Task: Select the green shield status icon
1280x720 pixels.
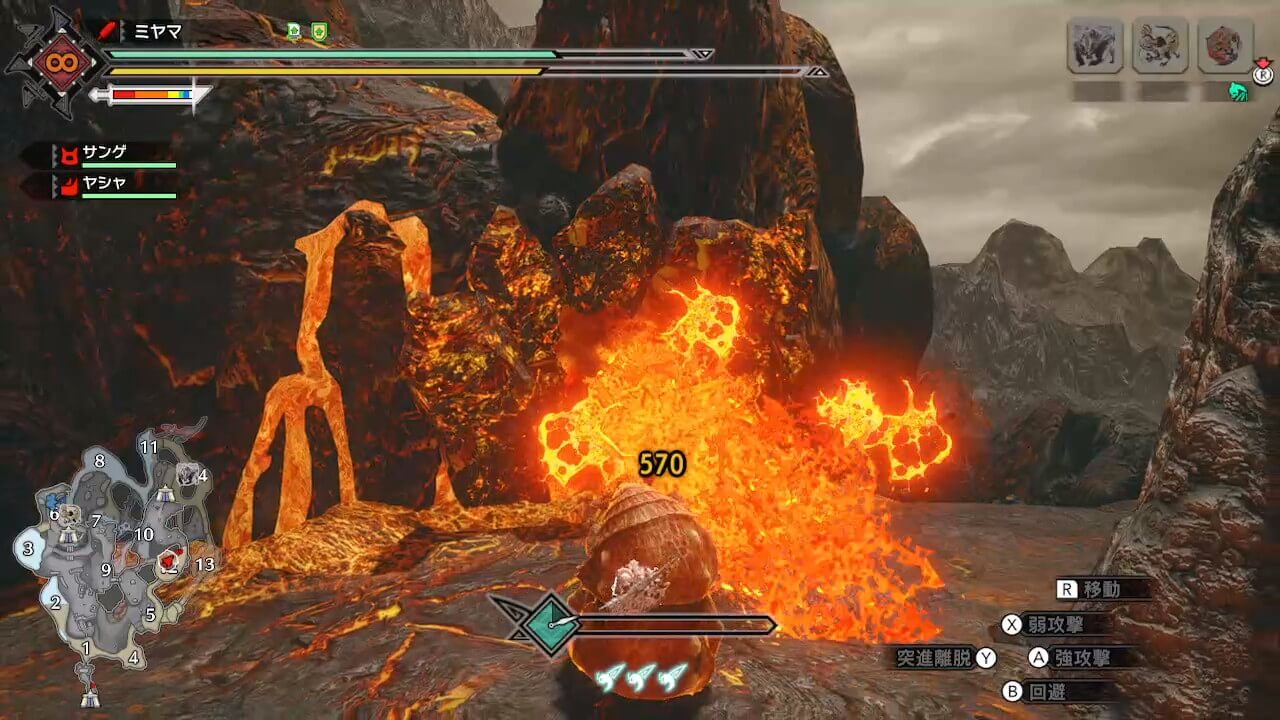Action: (x=319, y=31)
